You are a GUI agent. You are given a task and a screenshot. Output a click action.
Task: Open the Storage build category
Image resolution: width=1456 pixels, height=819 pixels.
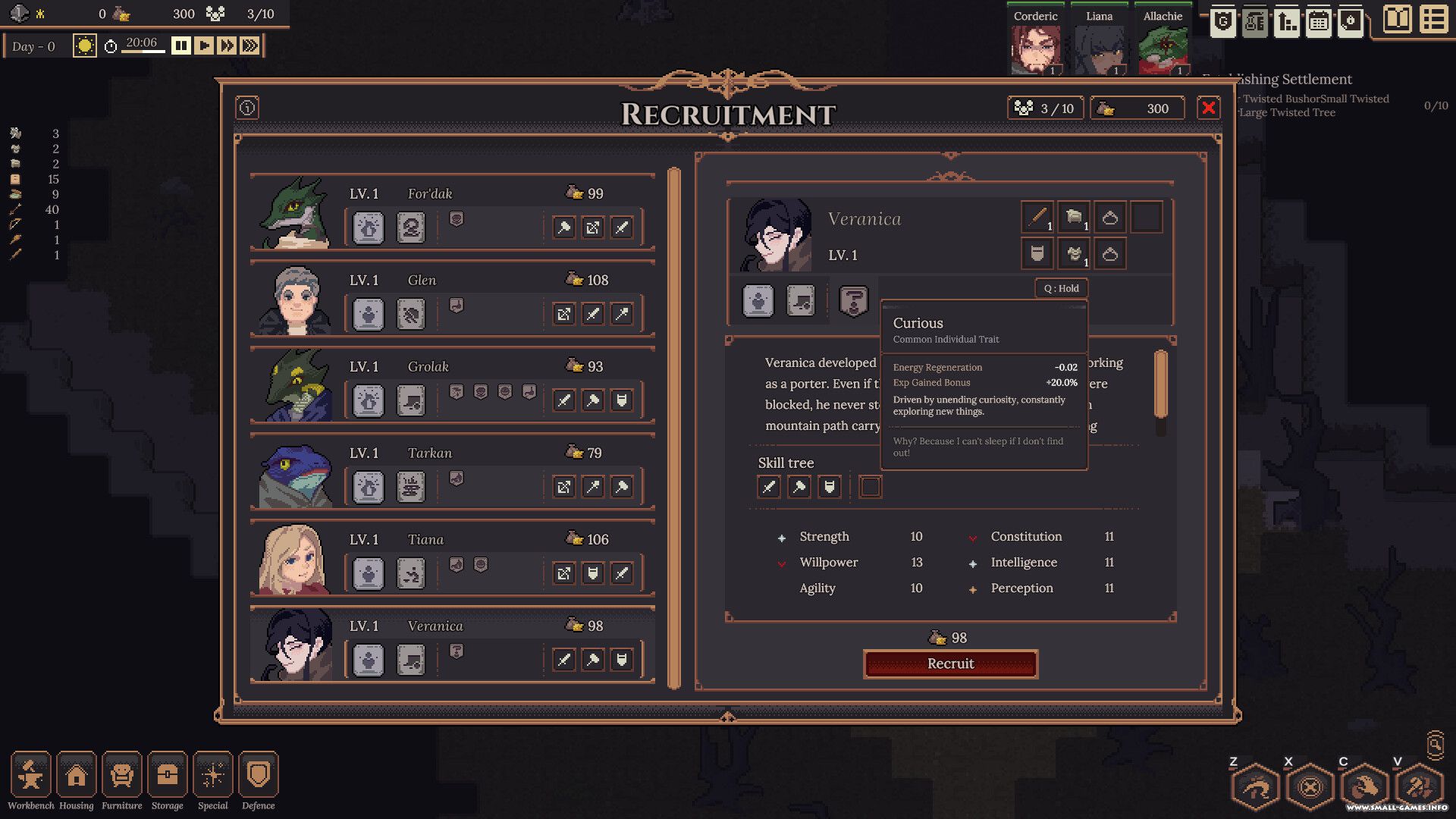(x=168, y=775)
